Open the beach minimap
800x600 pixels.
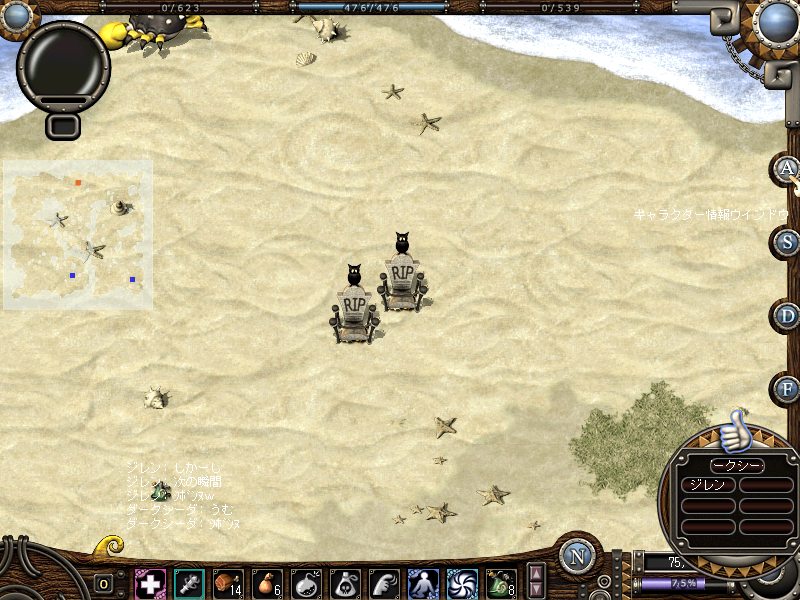tap(78, 234)
